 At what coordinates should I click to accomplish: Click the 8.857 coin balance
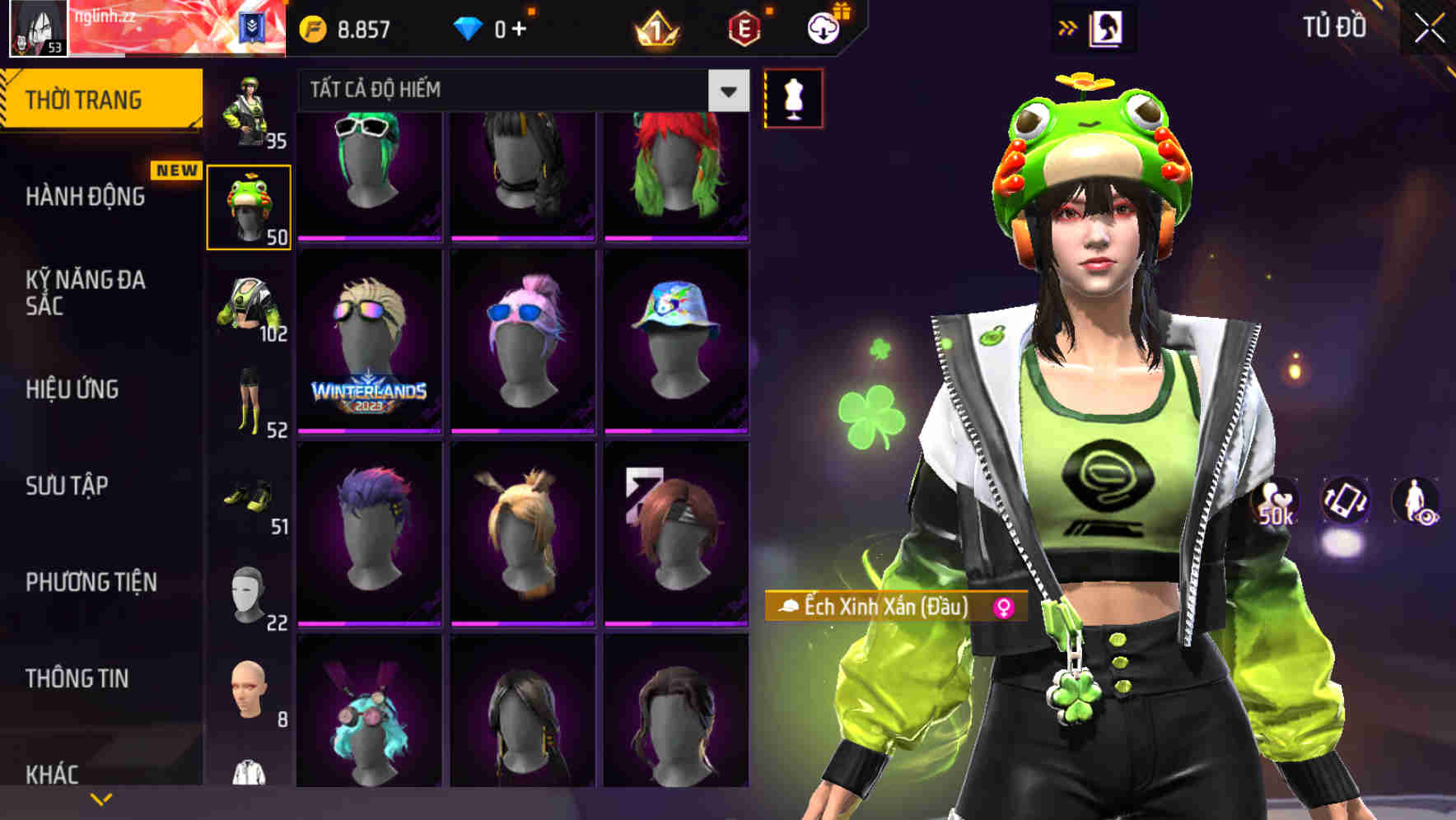[x=359, y=27]
